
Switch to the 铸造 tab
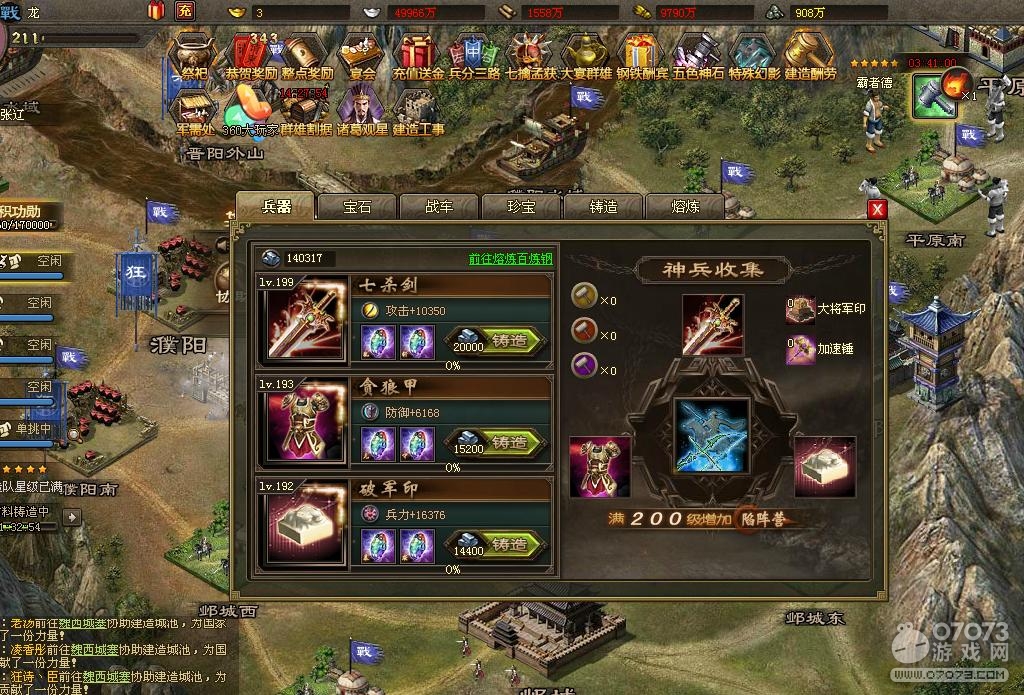(x=603, y=207)
